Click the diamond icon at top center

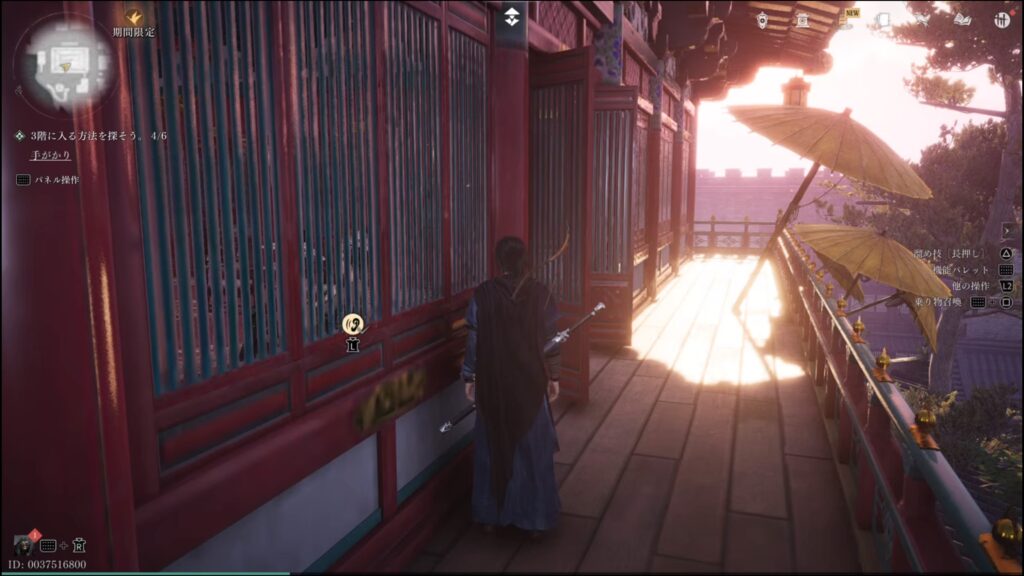coord(511,17)
